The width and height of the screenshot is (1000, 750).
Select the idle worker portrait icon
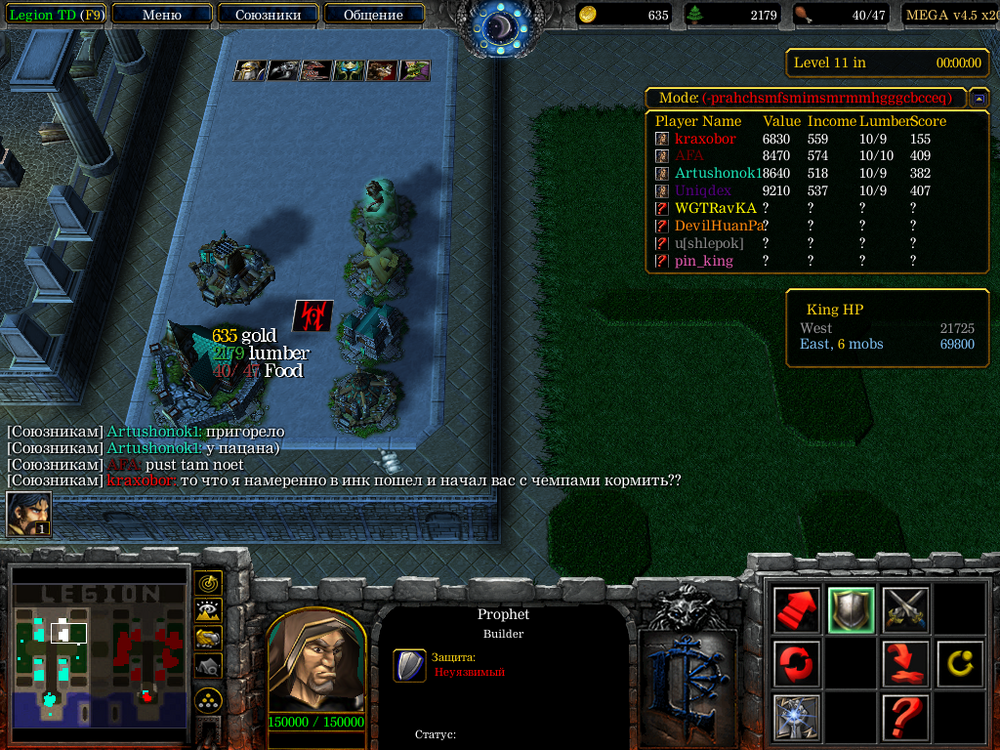click(29, 514)
